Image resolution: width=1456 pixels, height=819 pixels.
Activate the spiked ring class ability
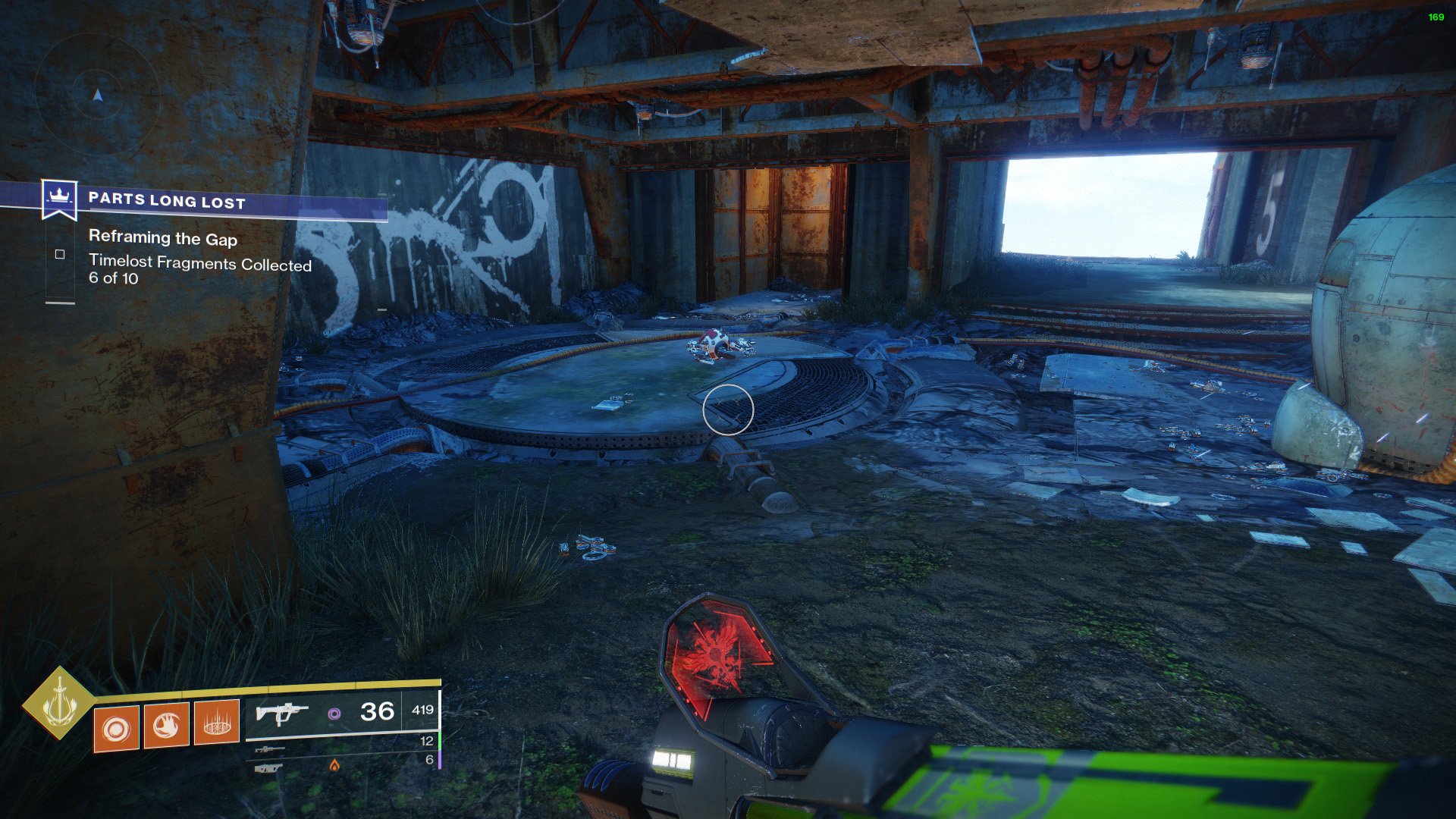pyautogui.click(x=217, y=723)
